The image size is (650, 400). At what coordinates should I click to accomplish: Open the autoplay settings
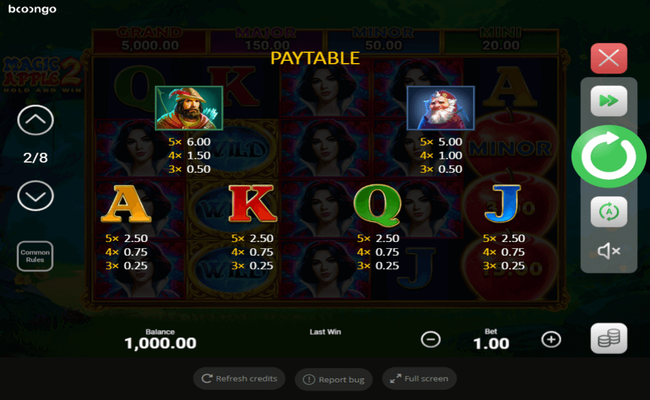tap(608, 211)
